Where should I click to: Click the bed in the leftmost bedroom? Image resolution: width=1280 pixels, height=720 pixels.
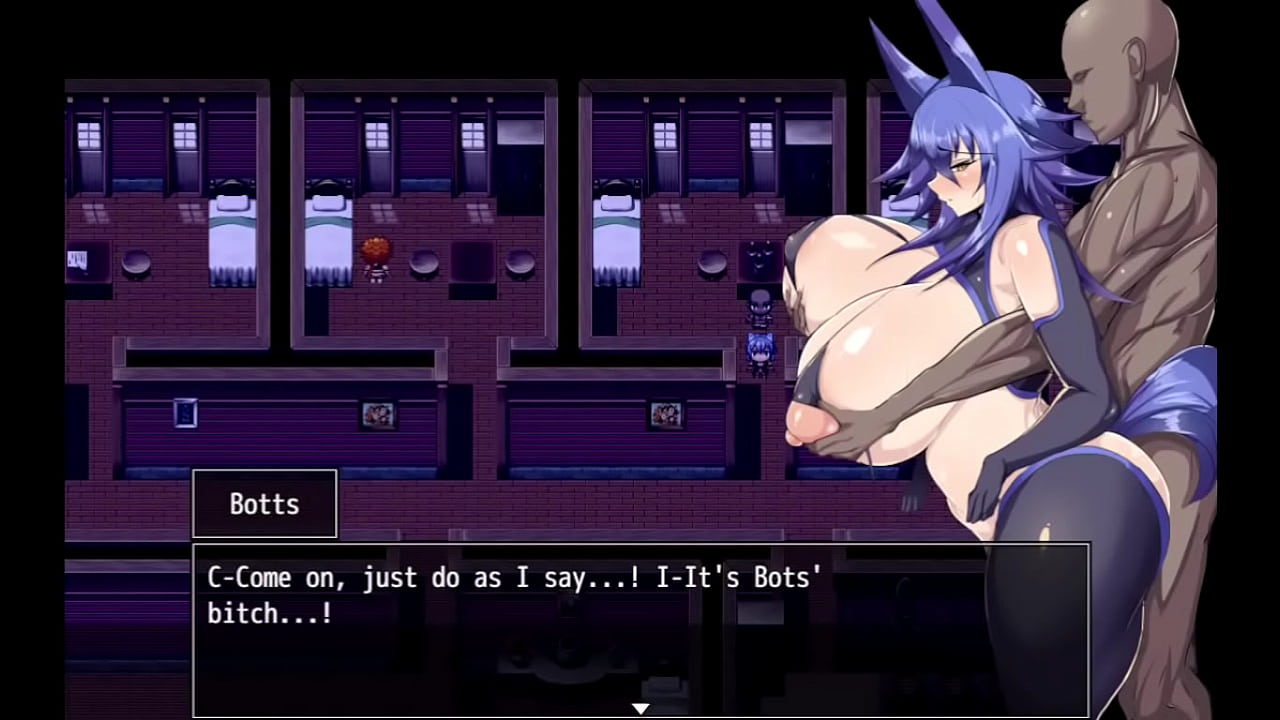(x=230, y=228)
